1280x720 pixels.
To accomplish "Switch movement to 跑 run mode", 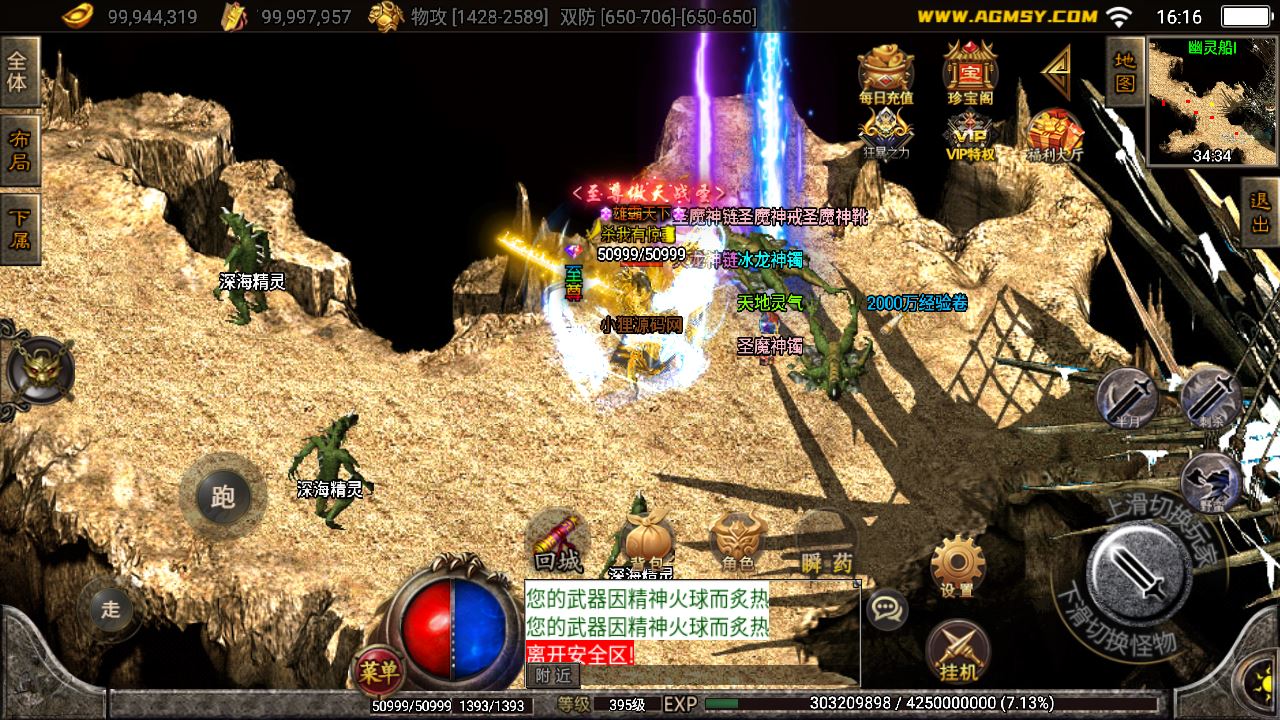I will click(222, 497).
